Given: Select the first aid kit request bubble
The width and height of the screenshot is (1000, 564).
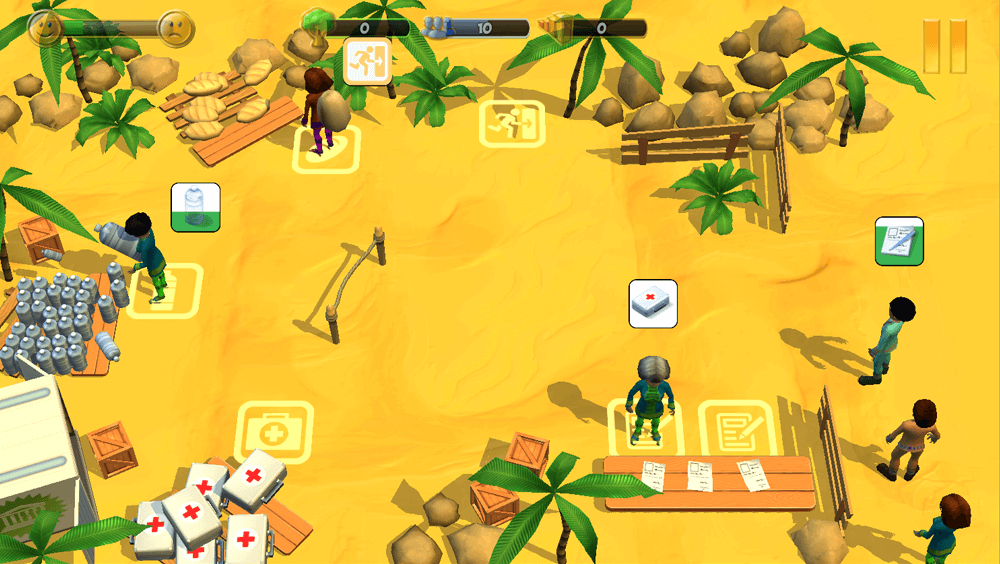Looking at the screenshot, I should [653, 303].
